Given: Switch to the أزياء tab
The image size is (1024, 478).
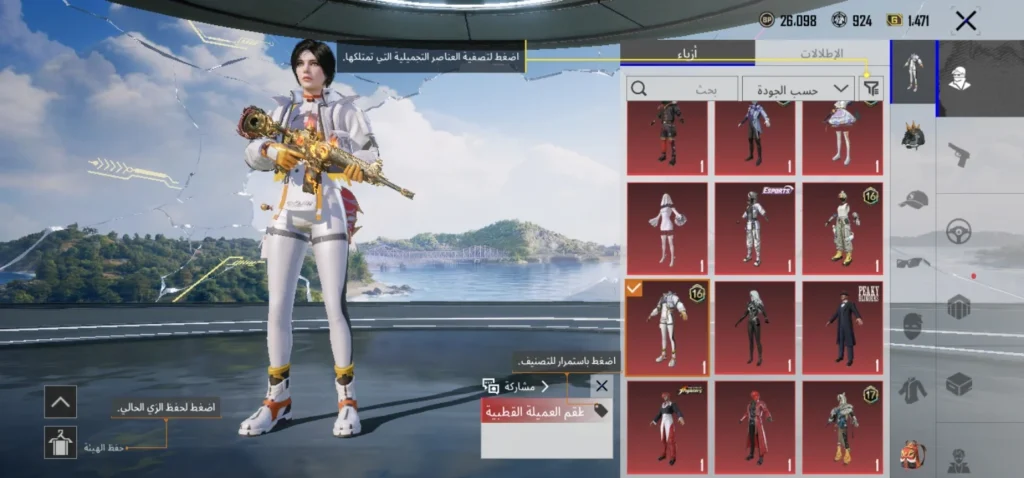Looking at the screenshot, I should (688, 53).
